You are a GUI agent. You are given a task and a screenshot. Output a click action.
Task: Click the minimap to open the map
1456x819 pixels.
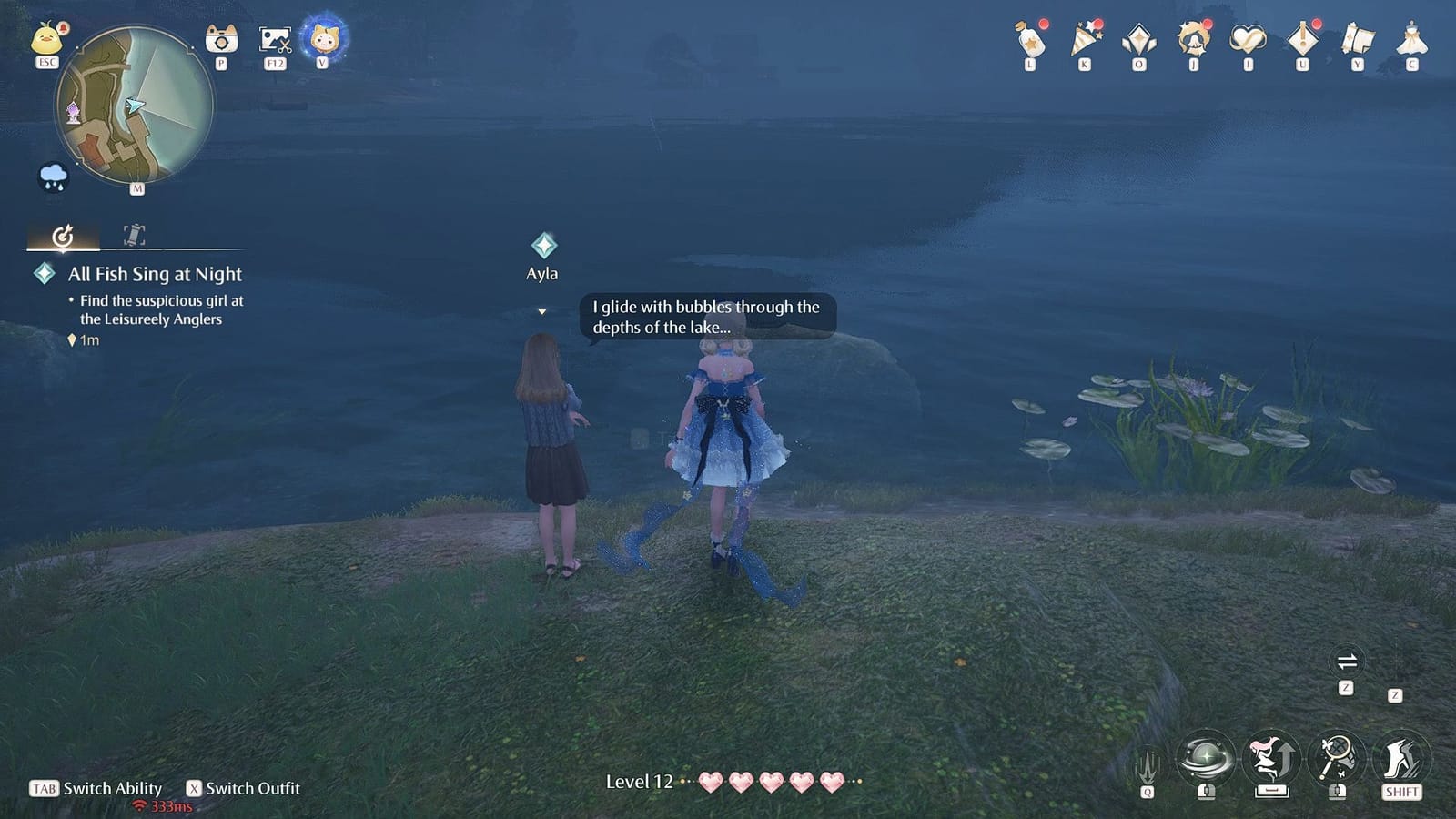136,105
